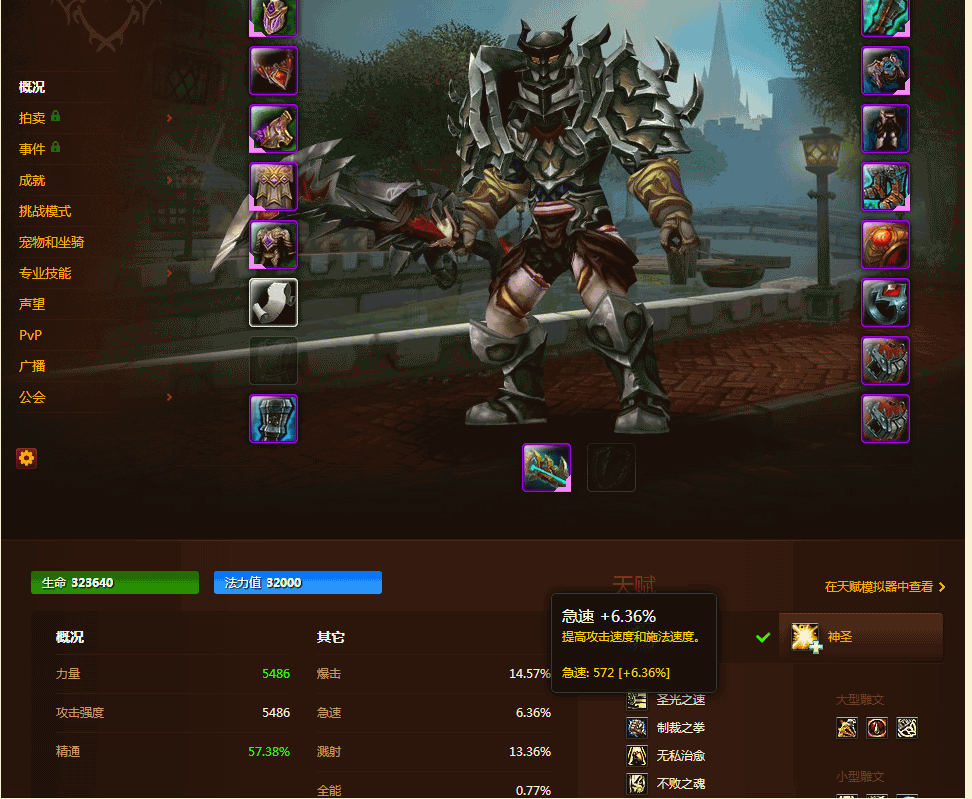Open the 公会 guild menu
Image resolution: width=972 pixels, height=799 pixels.
pyautogui.click(x=31, y=397)
